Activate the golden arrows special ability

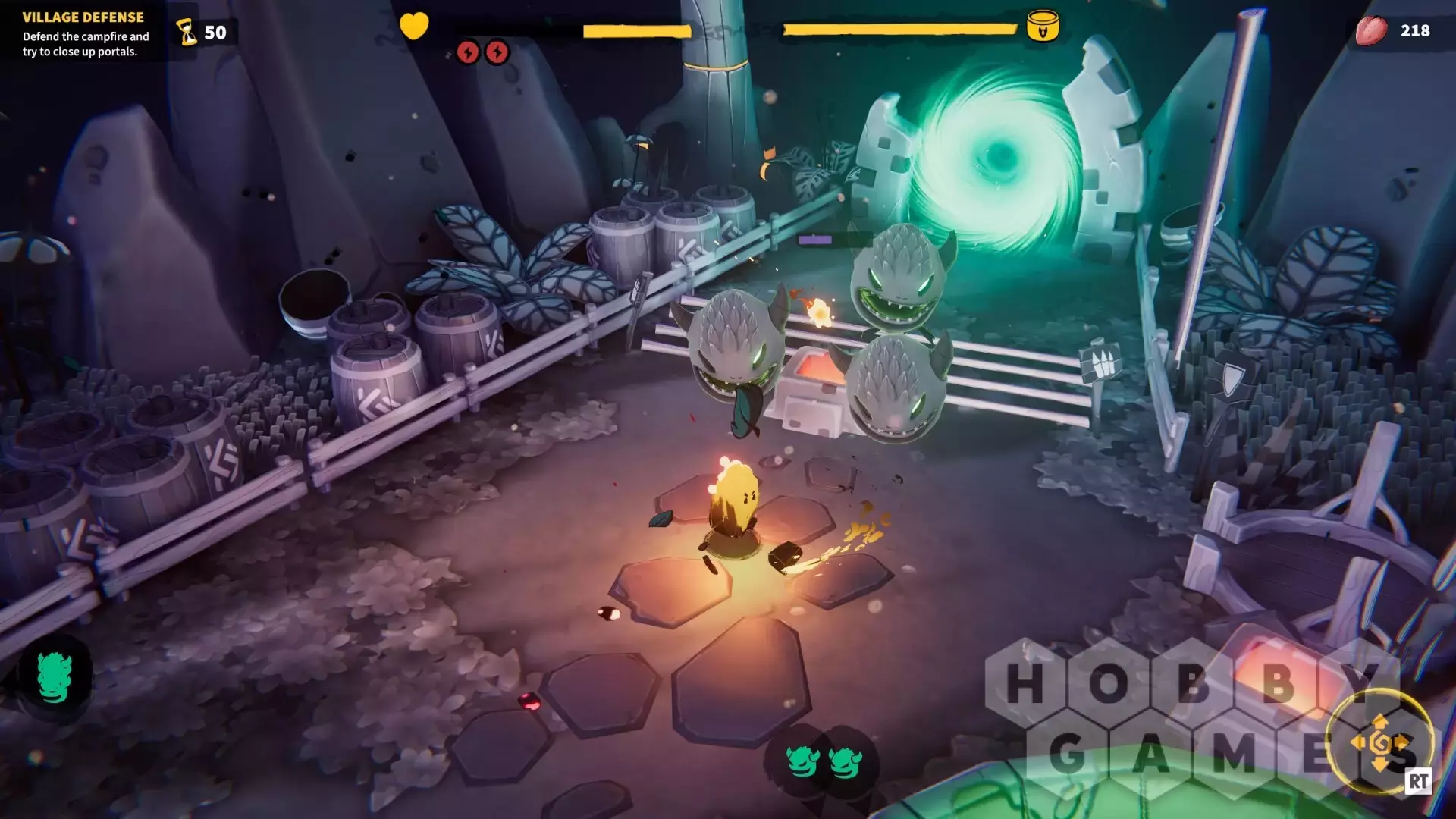tap(1380, 743)
